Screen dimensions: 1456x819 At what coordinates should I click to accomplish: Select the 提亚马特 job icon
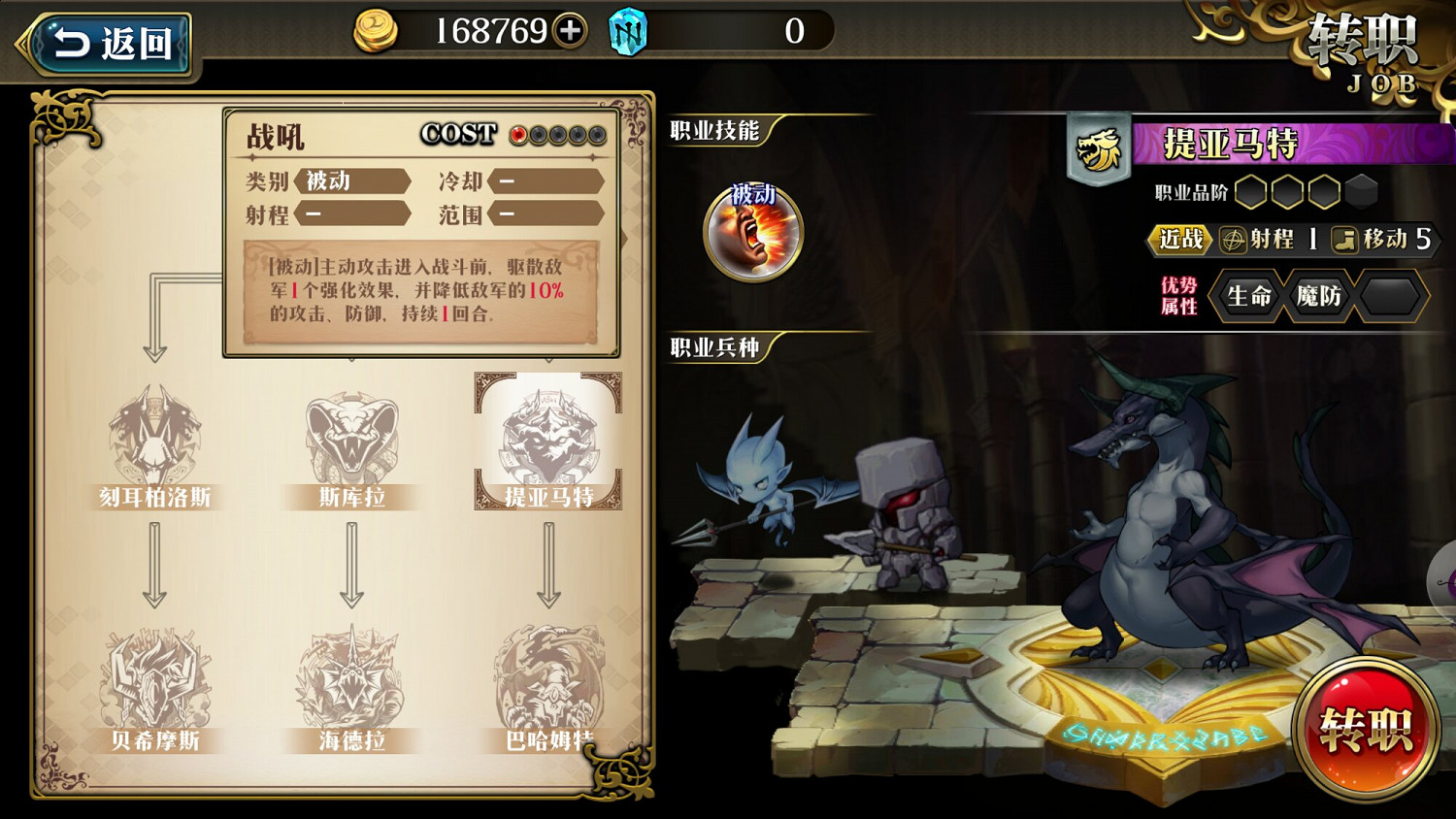(548, 437)
